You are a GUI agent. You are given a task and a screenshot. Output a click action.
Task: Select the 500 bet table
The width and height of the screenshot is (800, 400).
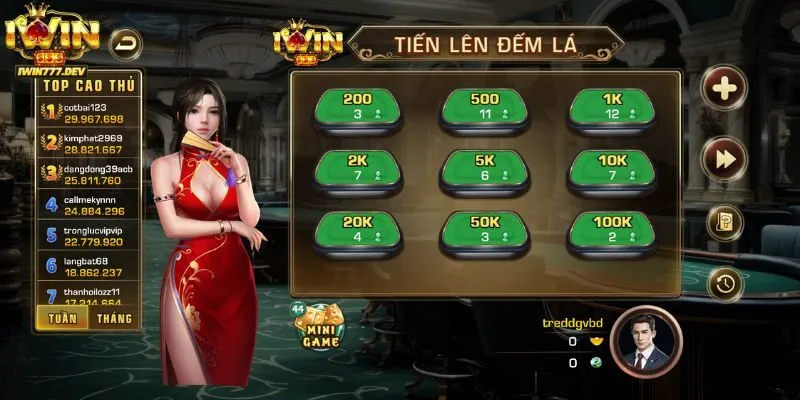click(484, 108)
